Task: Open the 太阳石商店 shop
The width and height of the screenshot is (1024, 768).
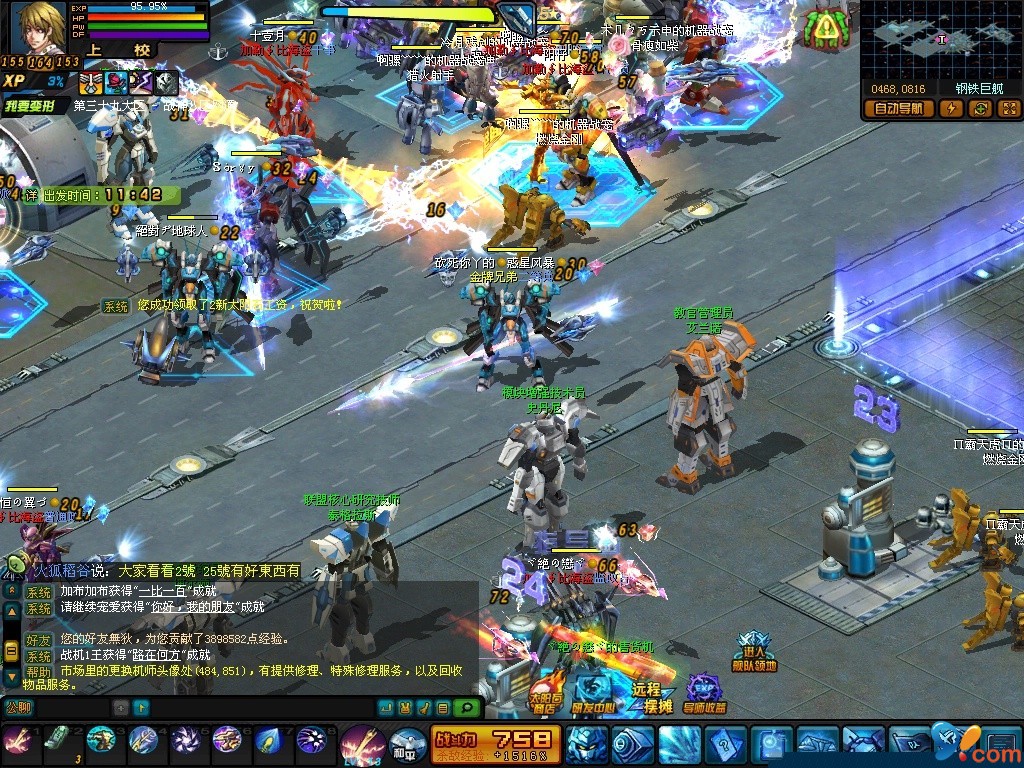Action: pos(545,697)
